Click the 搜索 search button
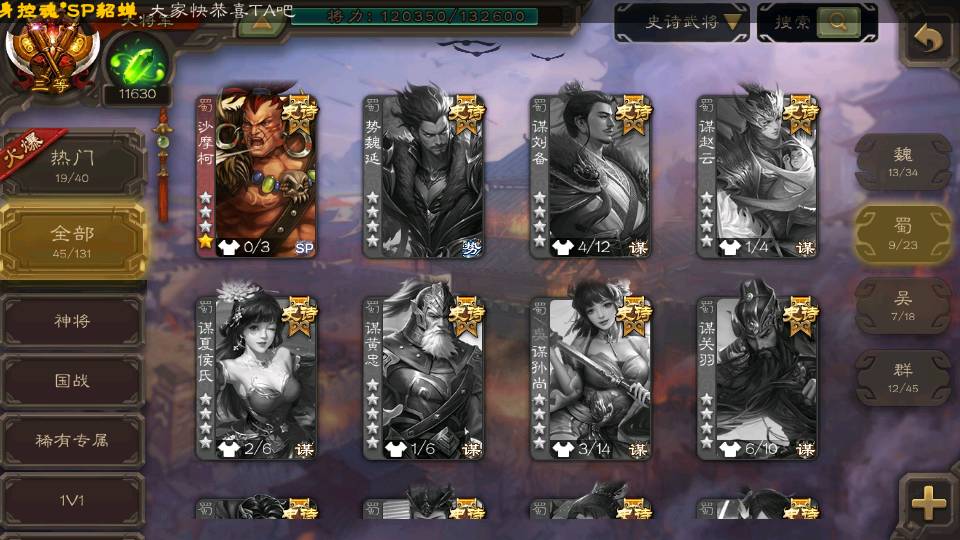The height and width of the screenshot is (540, 960). 817,22
